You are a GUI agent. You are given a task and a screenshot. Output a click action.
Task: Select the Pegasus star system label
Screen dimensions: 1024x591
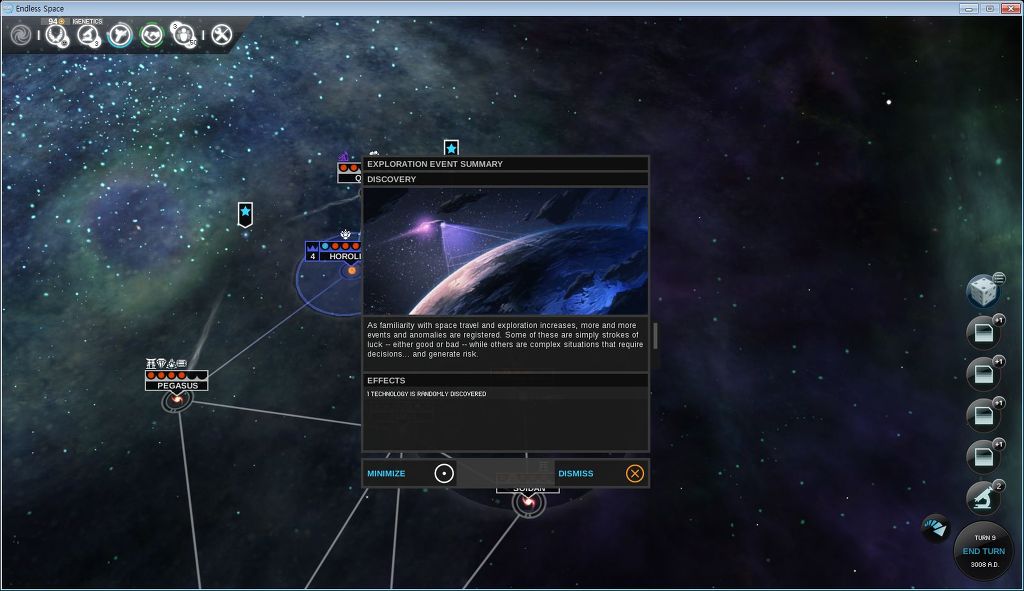pyautogui.click(x=177, y=385)
